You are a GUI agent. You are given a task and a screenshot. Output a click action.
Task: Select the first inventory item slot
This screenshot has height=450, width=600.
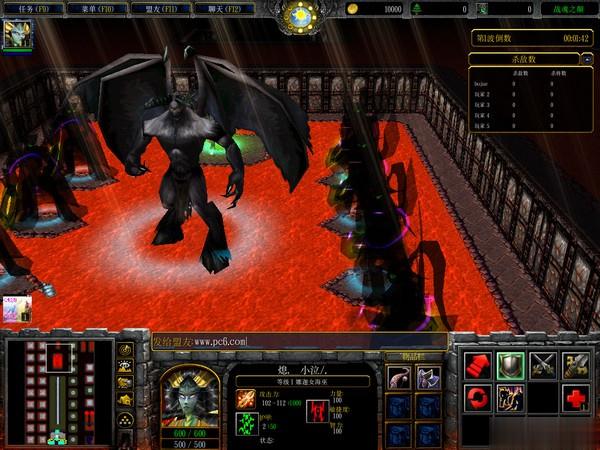(398, 378)
